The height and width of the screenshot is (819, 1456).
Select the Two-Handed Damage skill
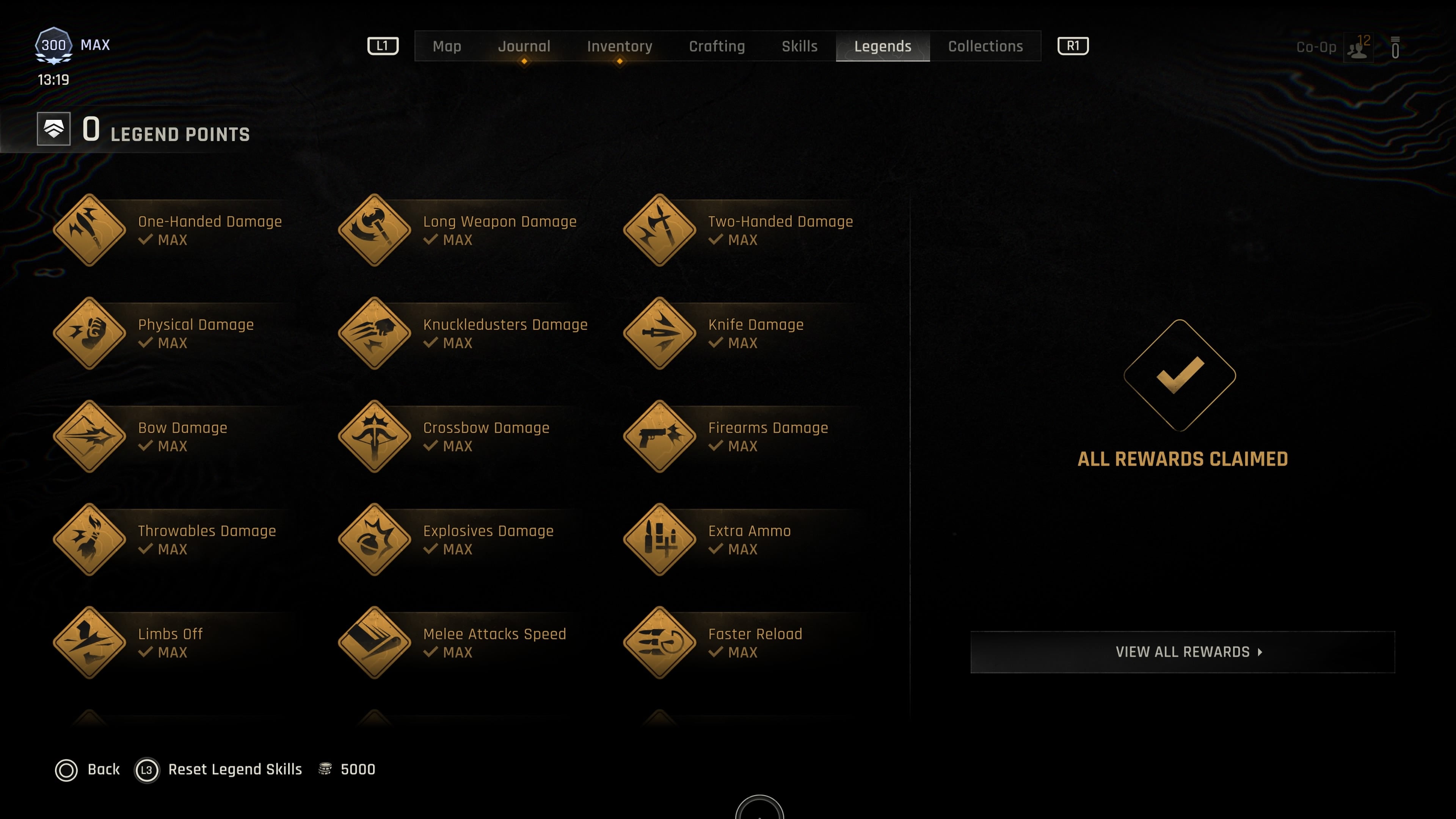click(659, 230)
